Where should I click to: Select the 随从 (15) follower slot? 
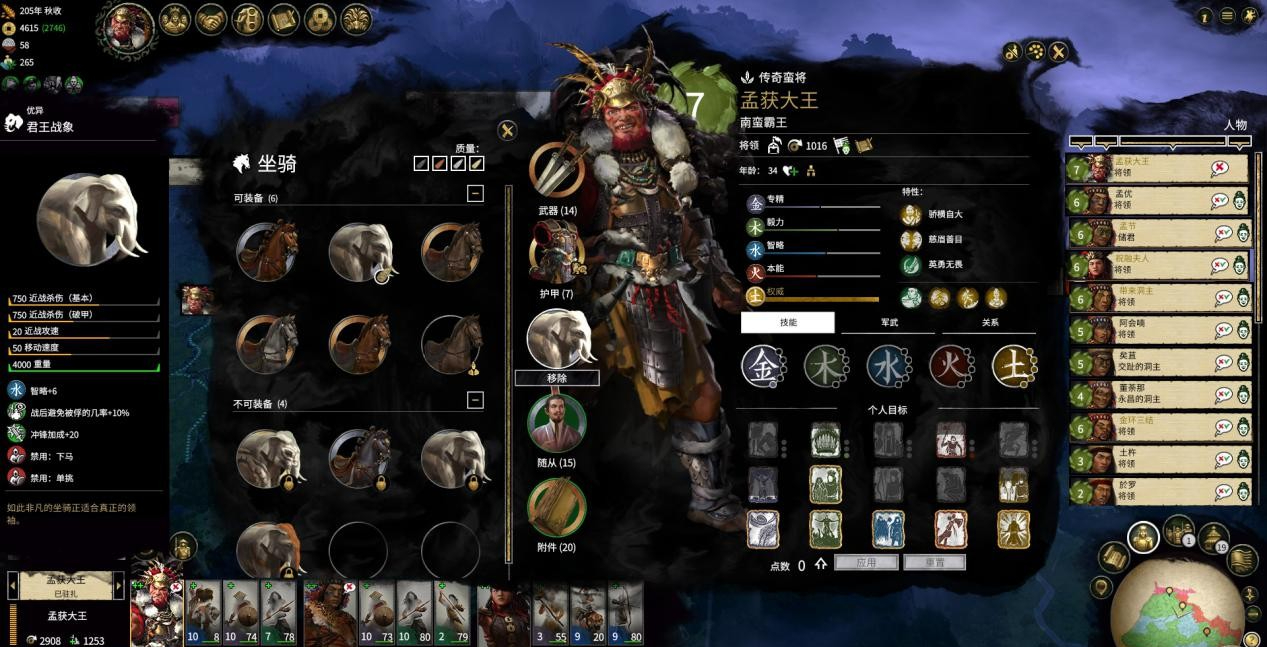[556, 423]
